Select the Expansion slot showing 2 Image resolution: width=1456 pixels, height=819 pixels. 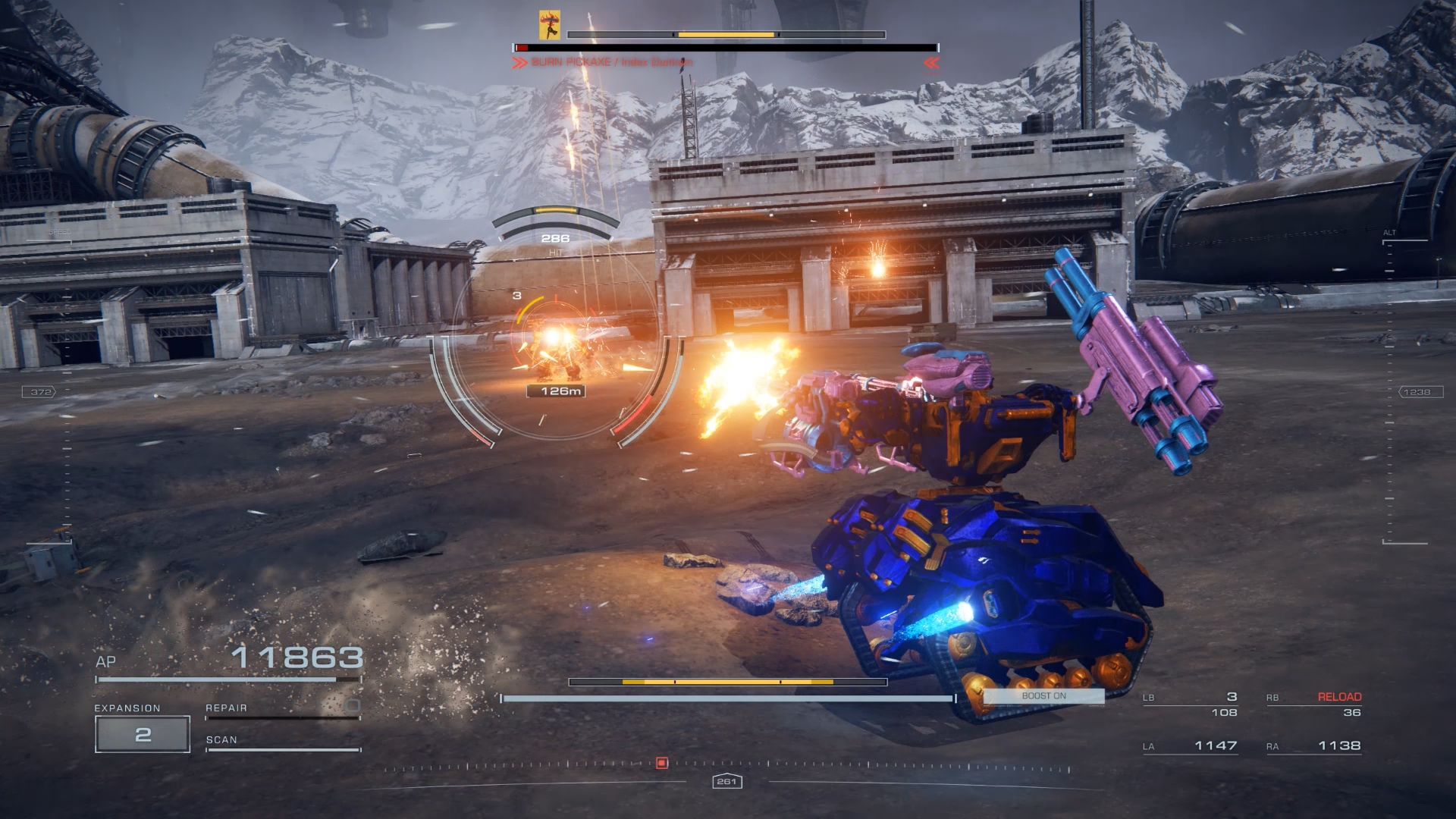(x=143, y=734)
